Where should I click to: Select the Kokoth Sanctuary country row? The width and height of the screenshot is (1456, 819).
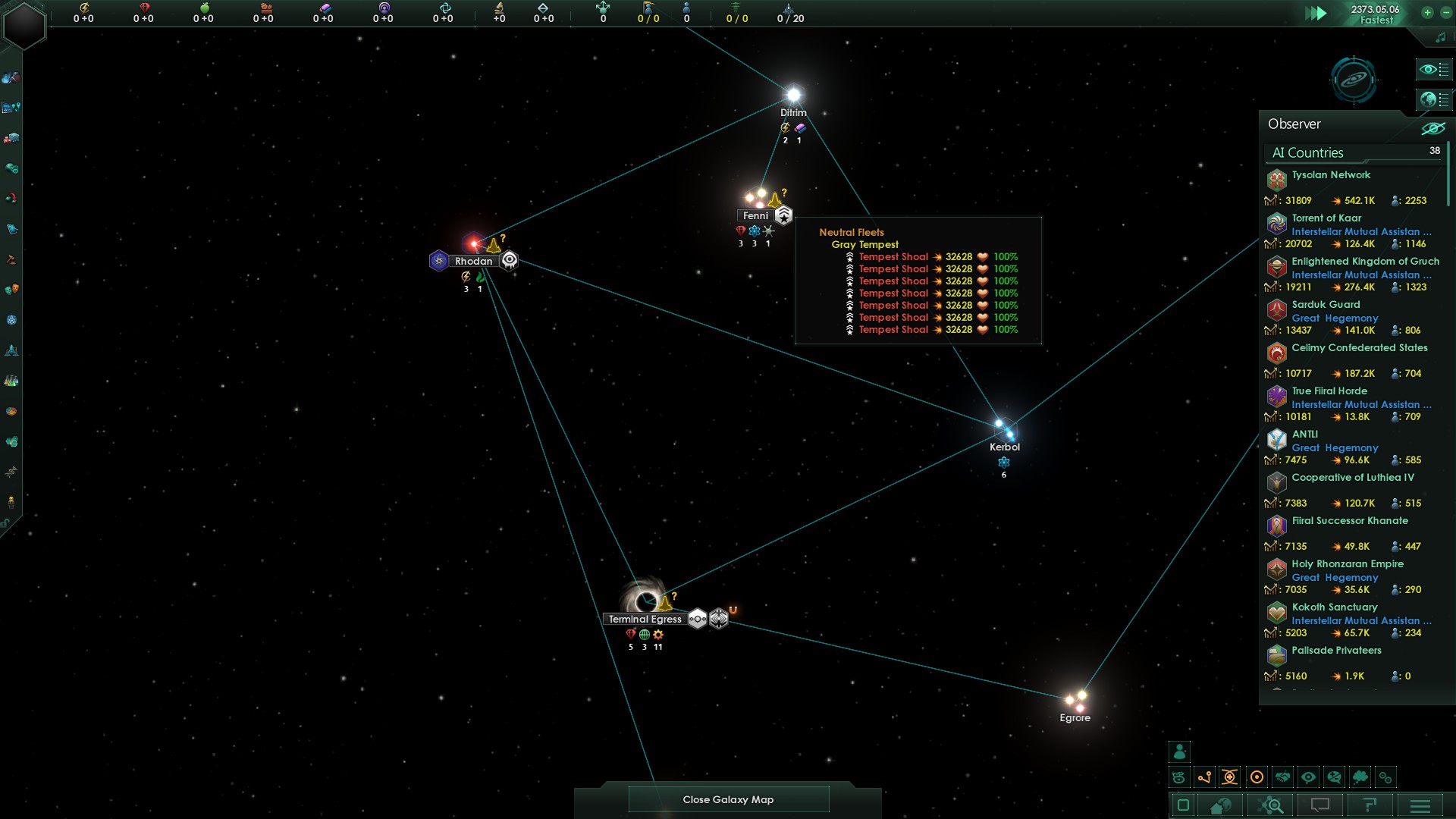point(1334,607)
